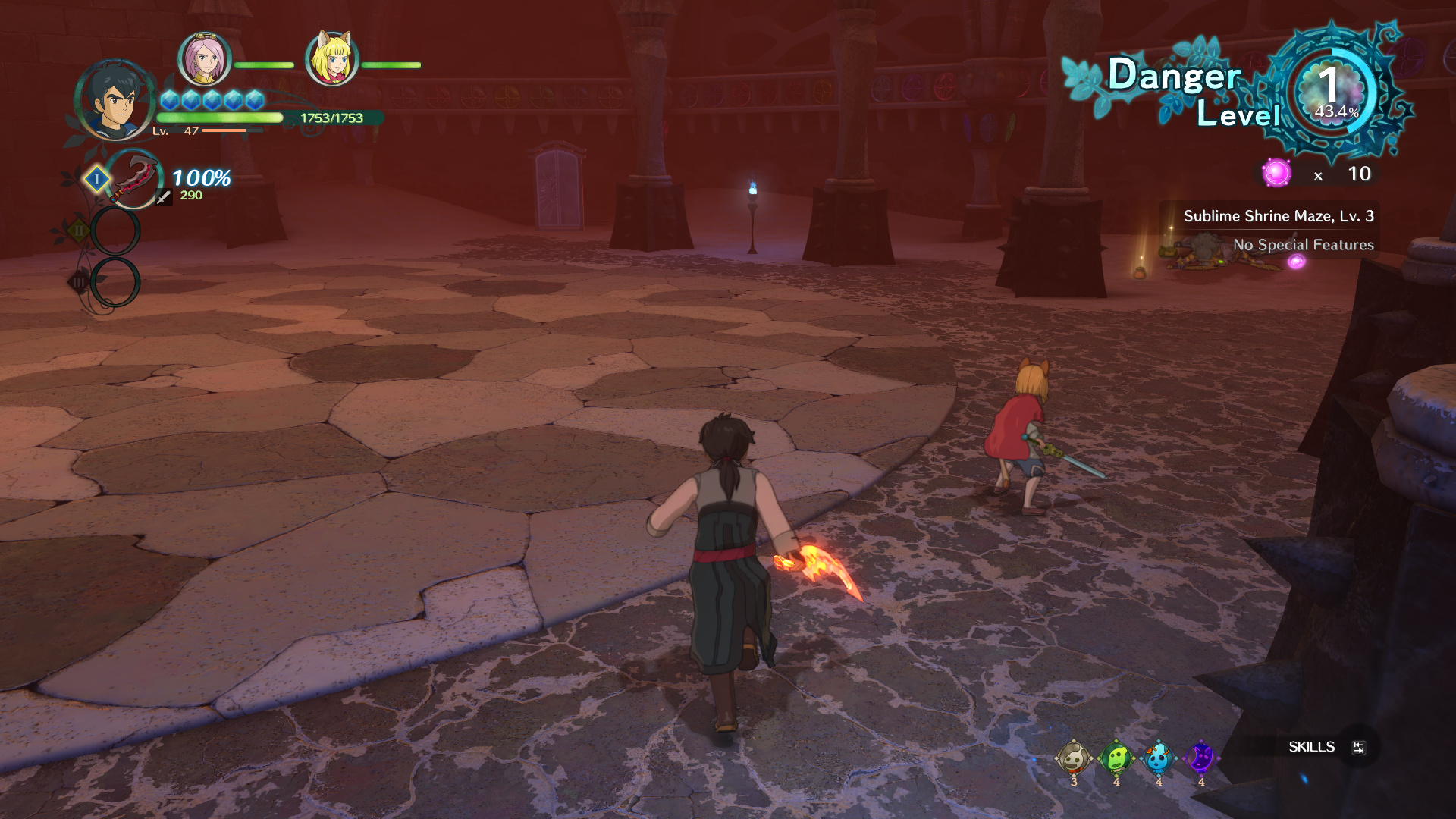Pick the blonde cat-eared party member portrait

click(x=331, y=58)
